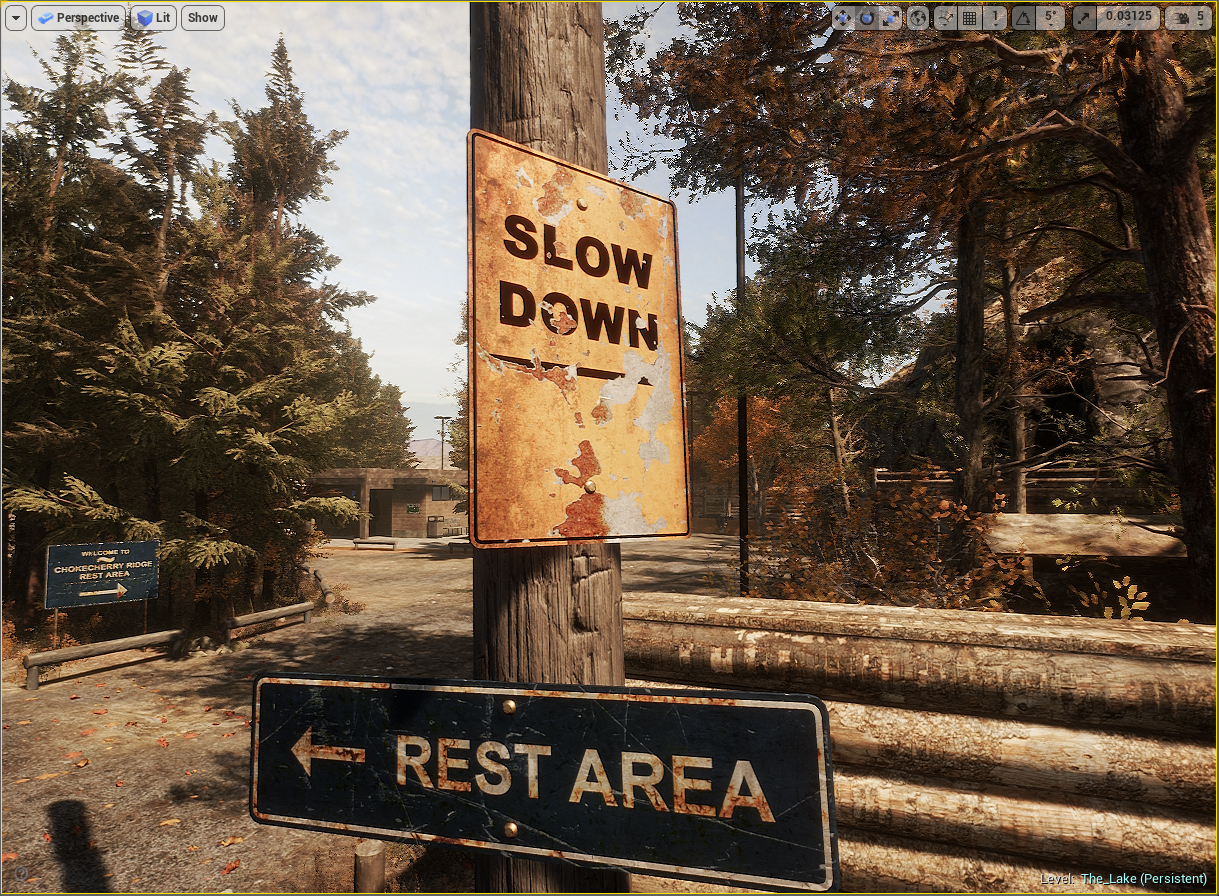Toggle grid snapping
This screenshot has width=1219, height=896.
click(969, 18)
